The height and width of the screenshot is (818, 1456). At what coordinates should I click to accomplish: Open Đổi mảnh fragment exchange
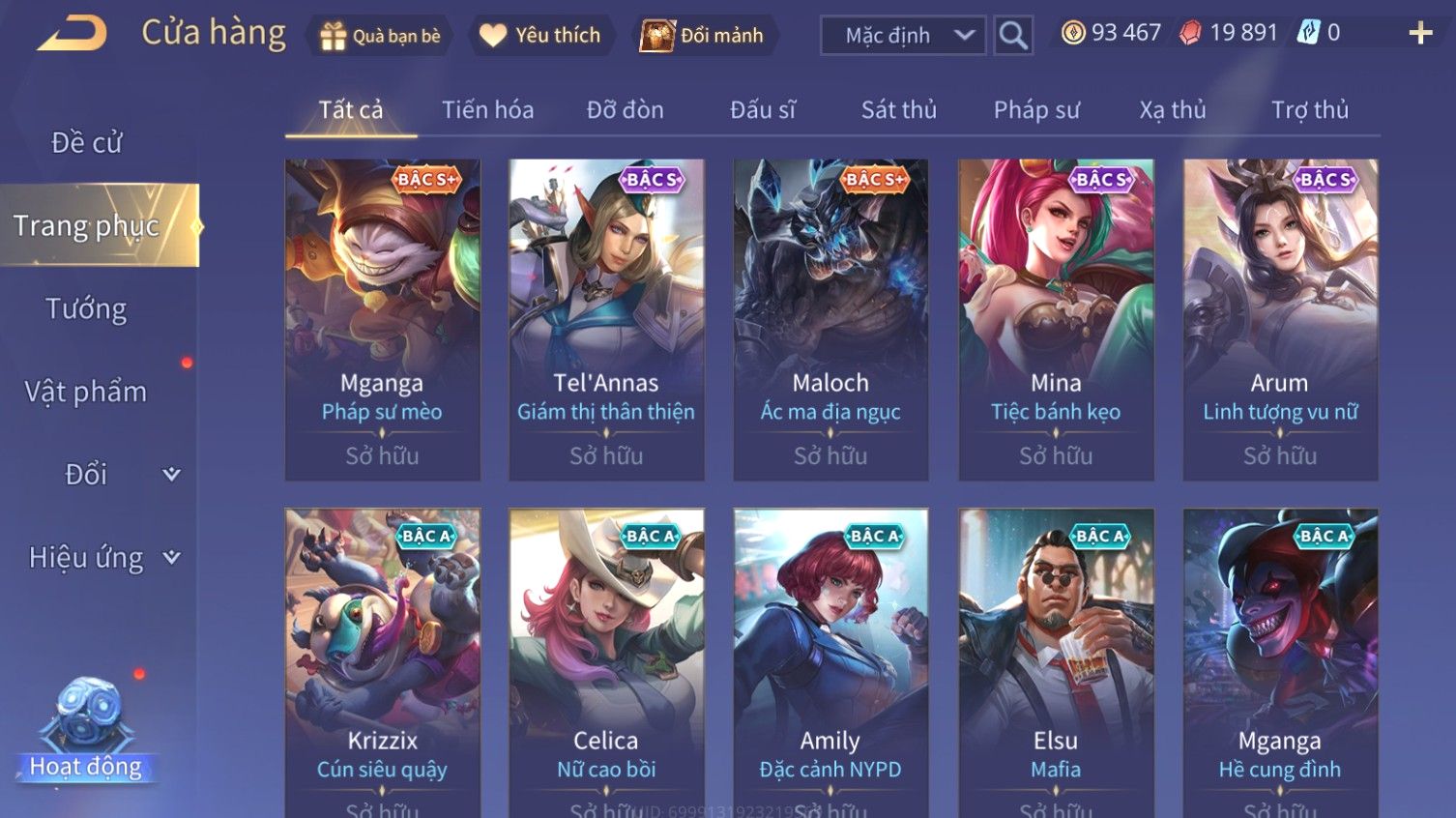(703, 36)
